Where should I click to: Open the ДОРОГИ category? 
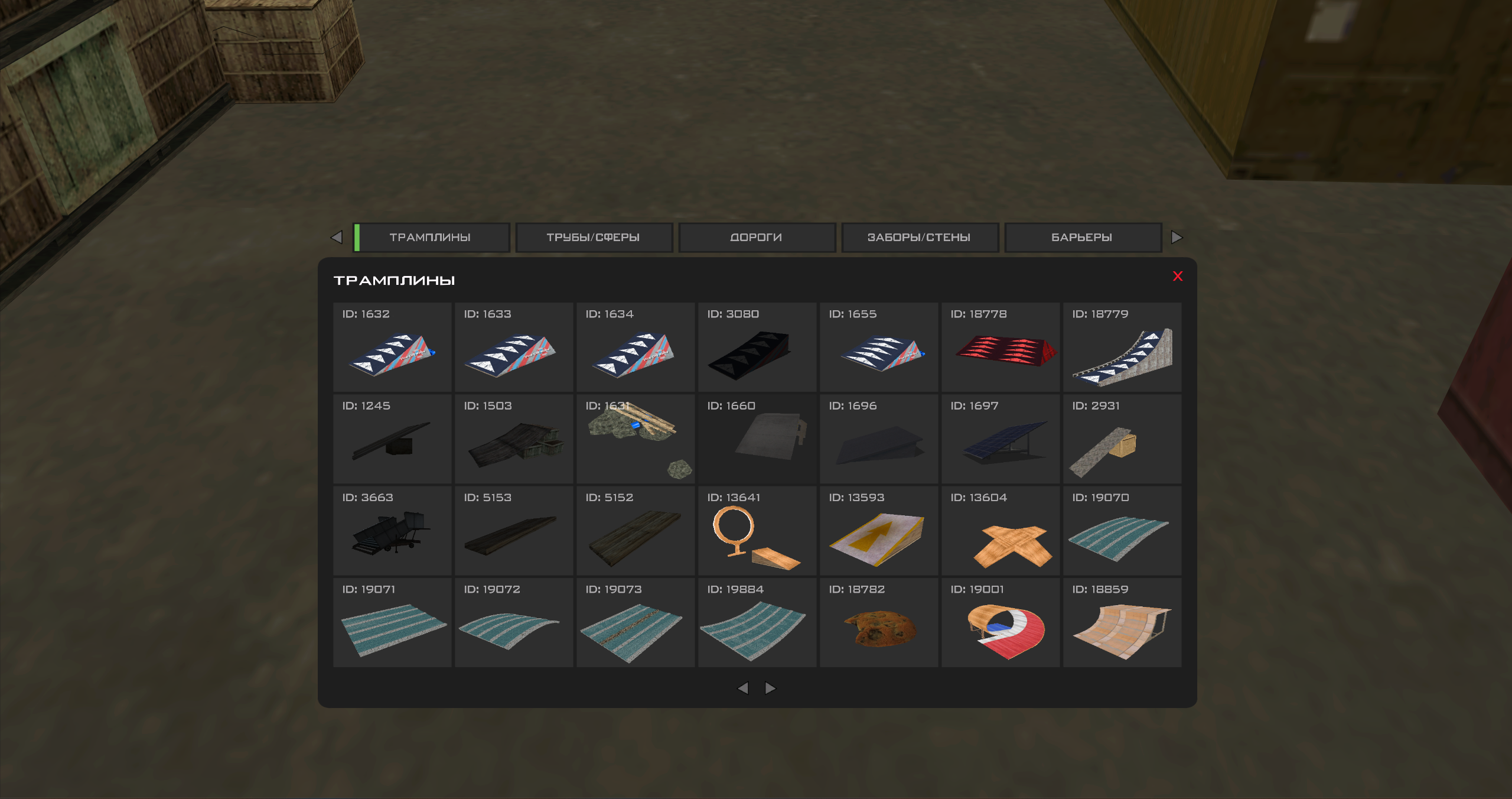click(757, 237)
